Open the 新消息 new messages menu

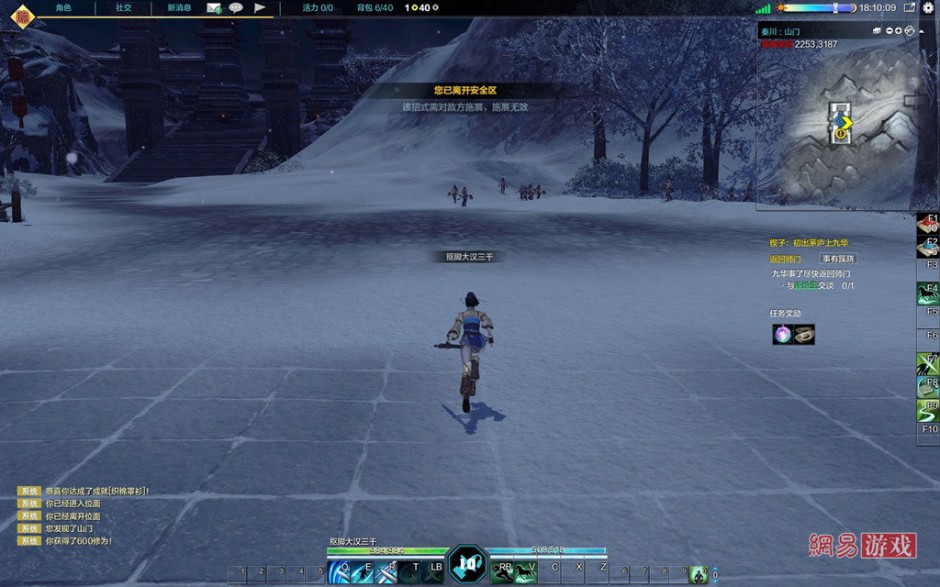click(180, 7)
